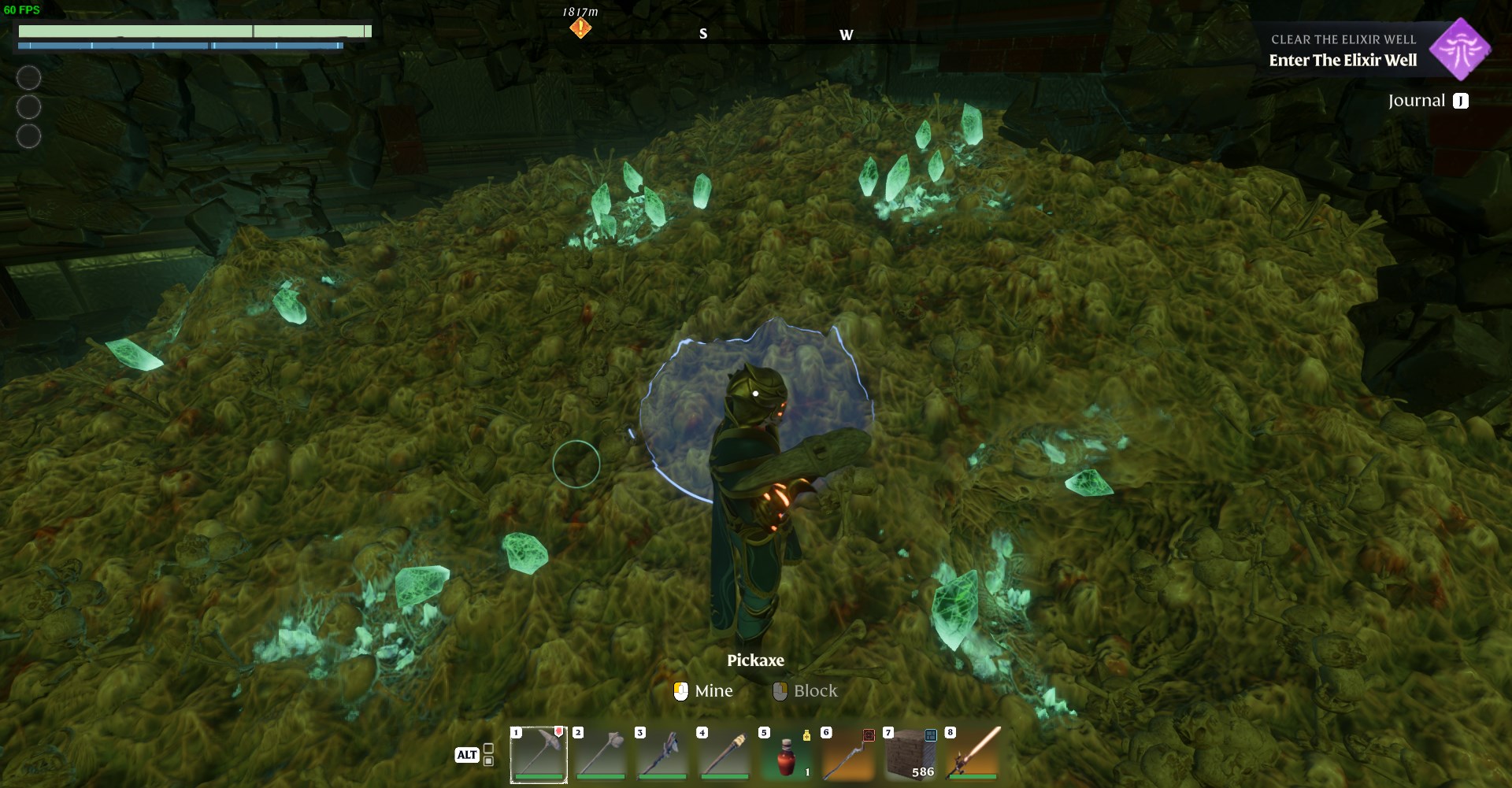Image resolution: width=1512 pixels, height=788 pixels.
Task: Choose the staff in hotbar slot 3
Action: [663, 754]
